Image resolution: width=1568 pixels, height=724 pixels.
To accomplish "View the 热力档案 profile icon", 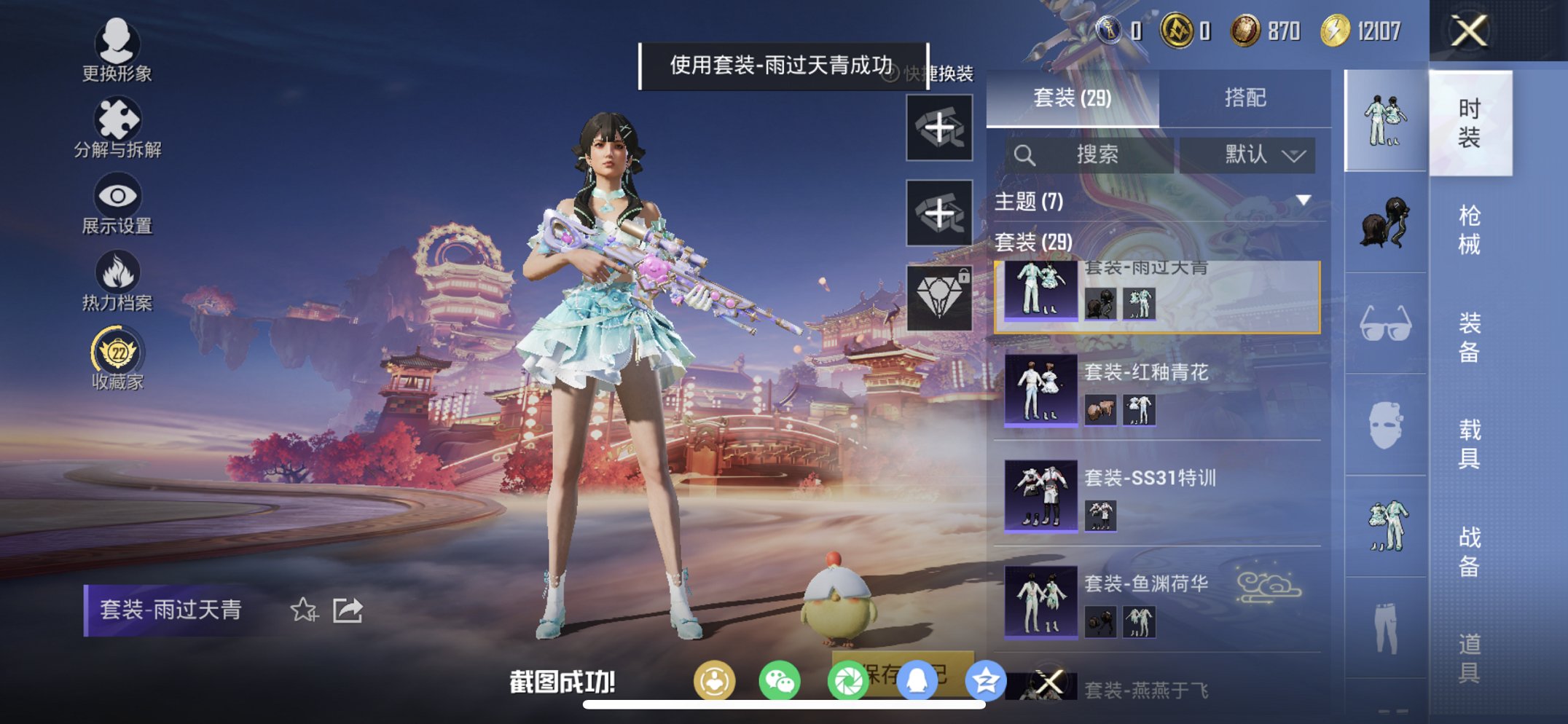I will [118, 275].
